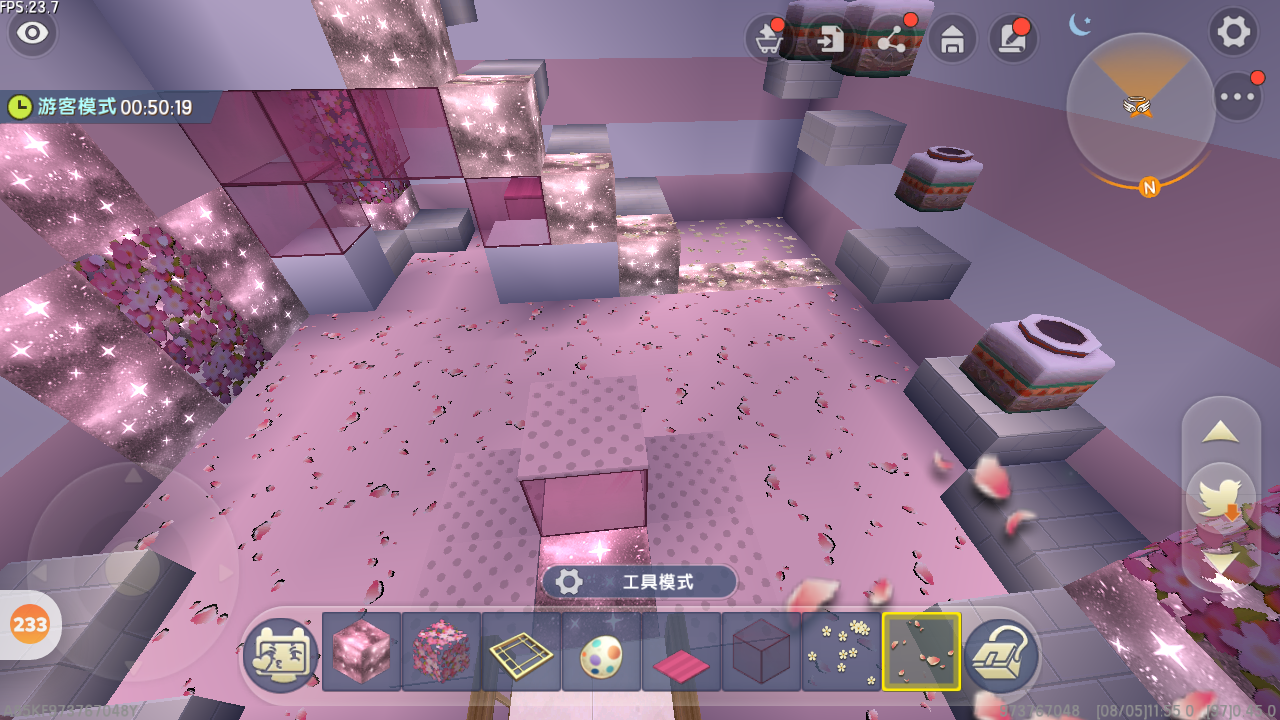Tap the fly-up arrow button
The width and height of the screenshot is (1280, 720).
pyautogui.click(x=1221, y=432)
